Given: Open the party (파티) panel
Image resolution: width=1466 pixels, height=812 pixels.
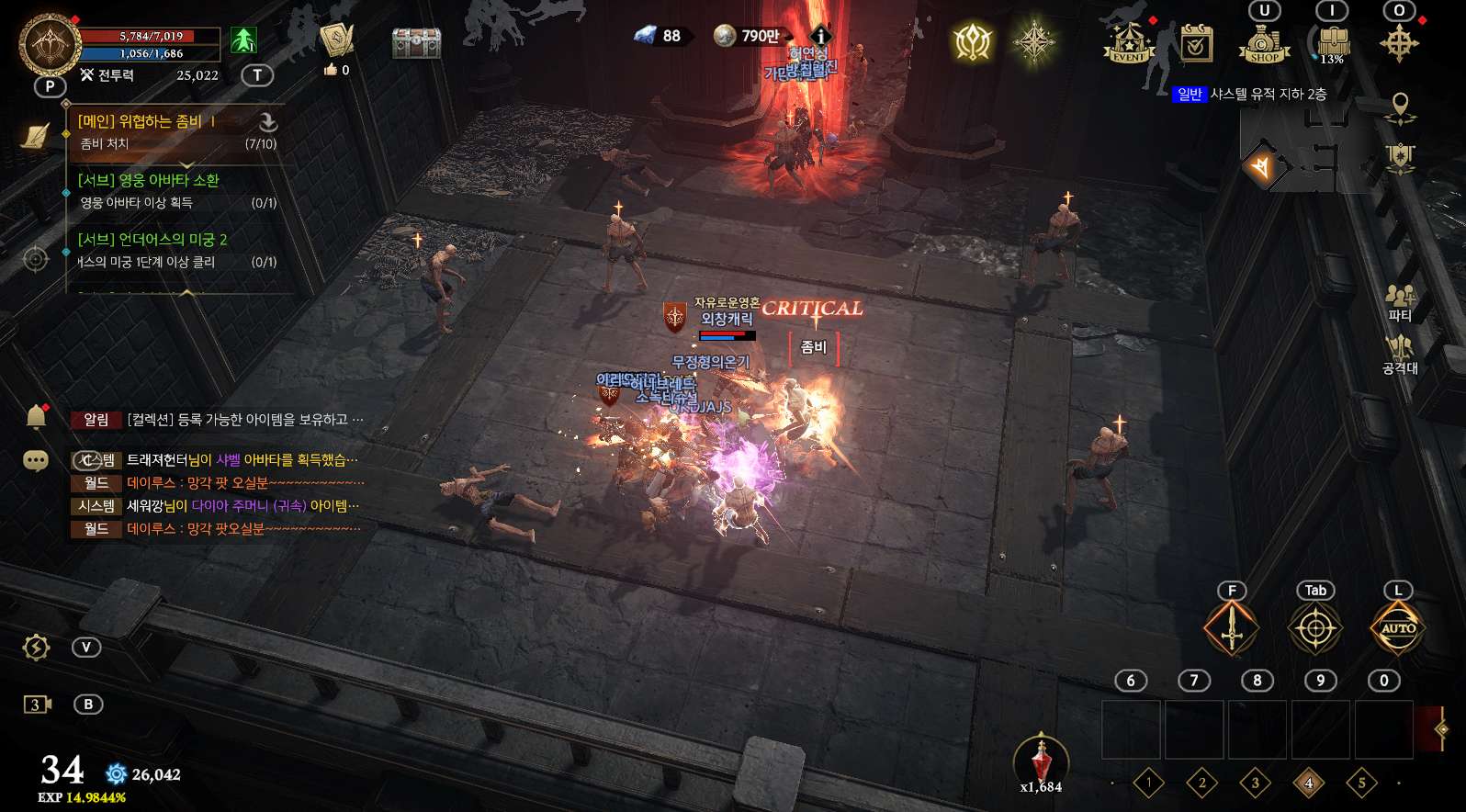Looking at the screenshot, I should (1400, 302).
